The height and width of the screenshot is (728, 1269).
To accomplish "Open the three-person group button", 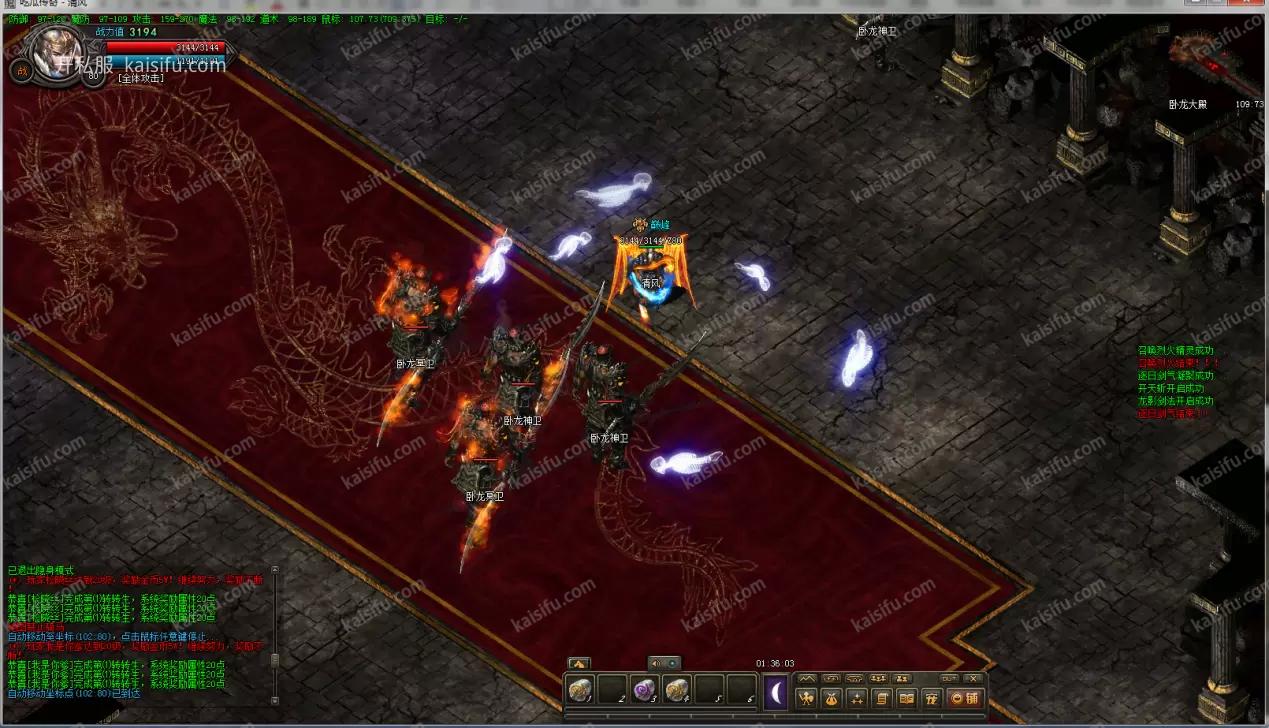I will click(x=879, y=678).
